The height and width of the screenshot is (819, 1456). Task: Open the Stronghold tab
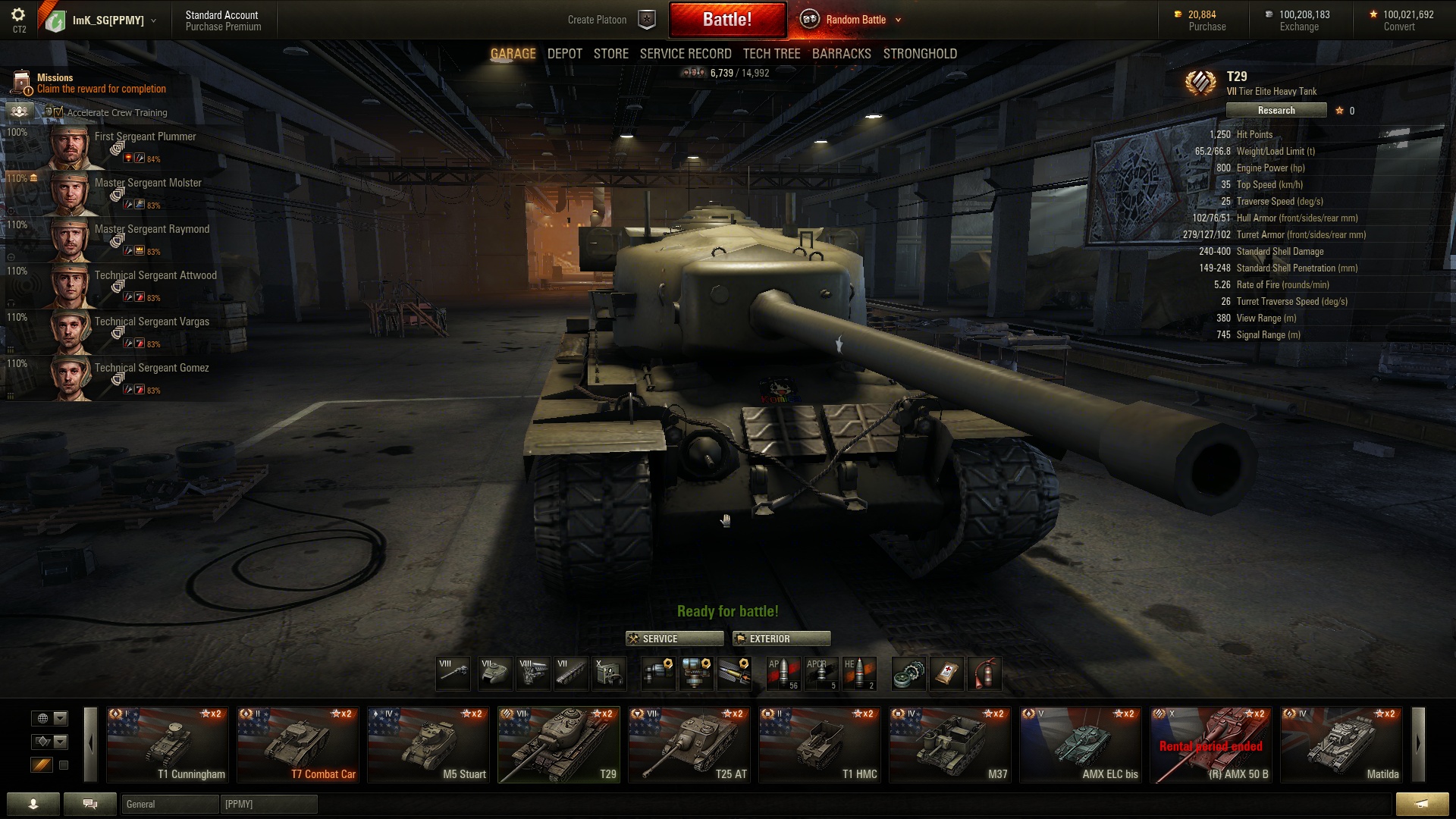[x=920, y=54]
